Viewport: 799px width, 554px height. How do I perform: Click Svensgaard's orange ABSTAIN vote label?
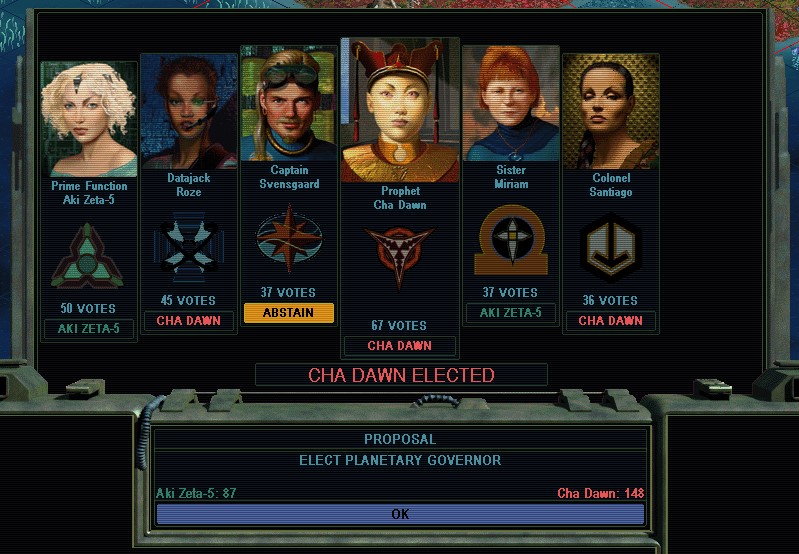click(288, 313)
